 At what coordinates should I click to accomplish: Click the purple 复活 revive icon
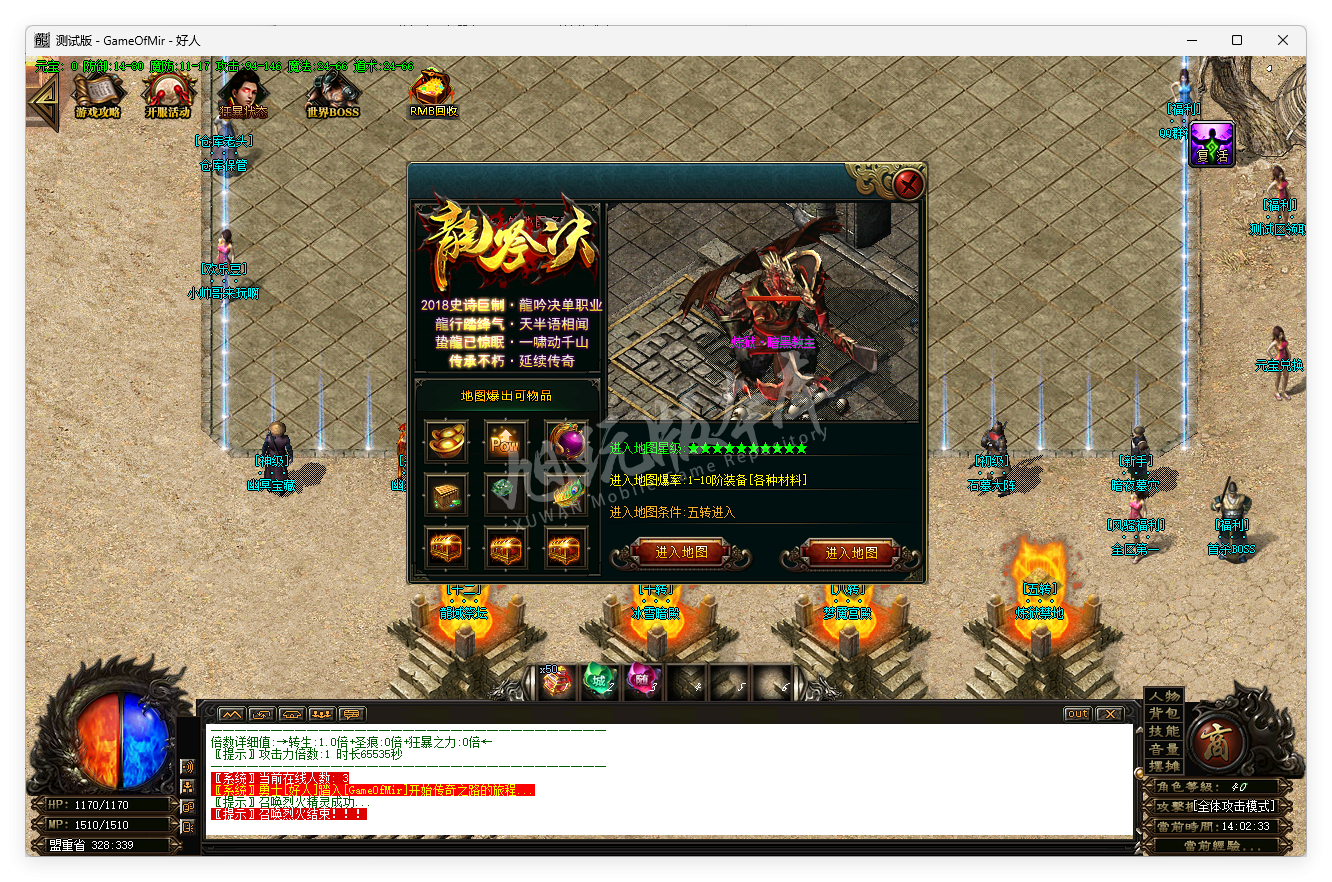coord(1211,144)
